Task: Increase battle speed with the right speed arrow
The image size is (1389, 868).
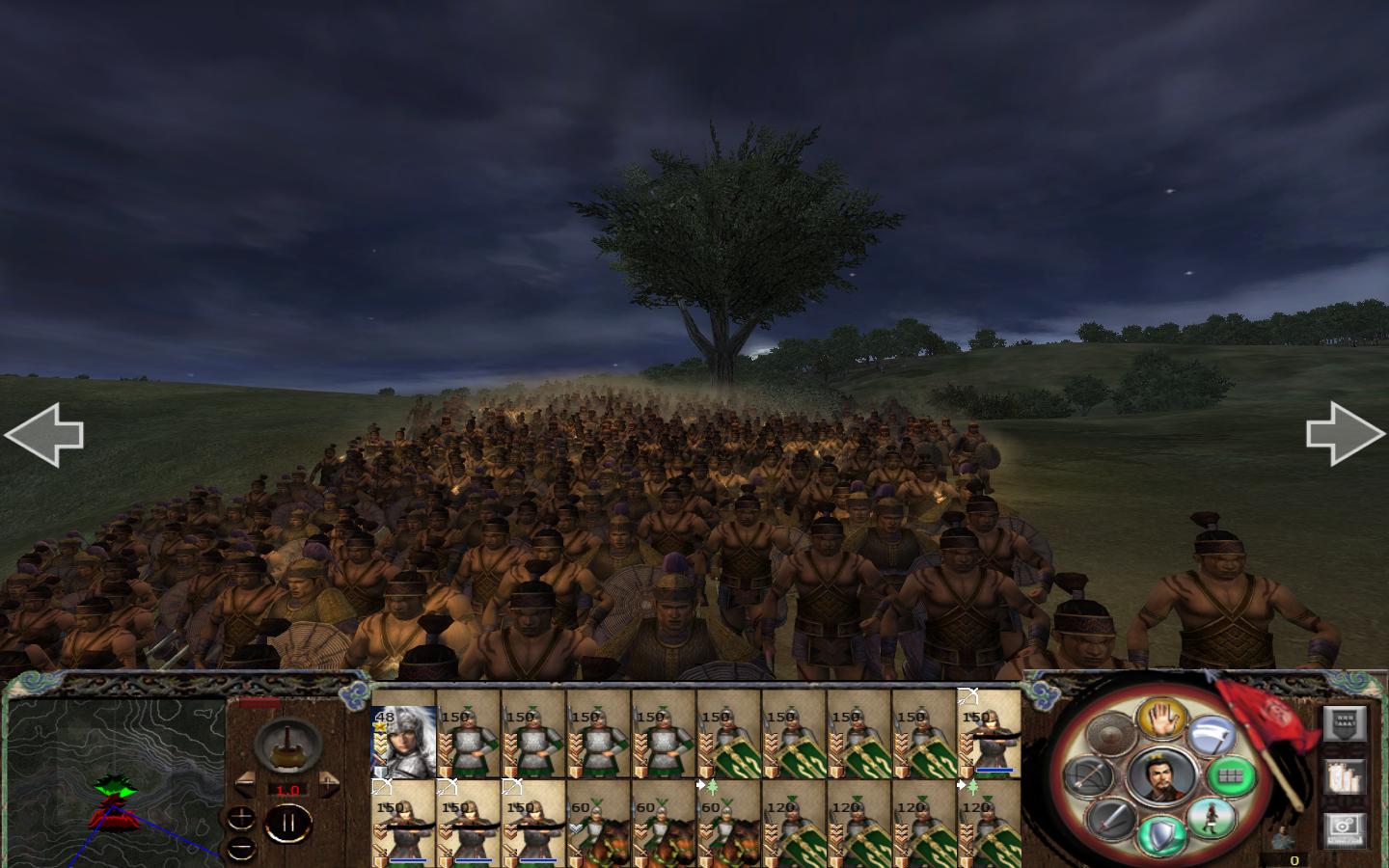Action: (329, 785)
